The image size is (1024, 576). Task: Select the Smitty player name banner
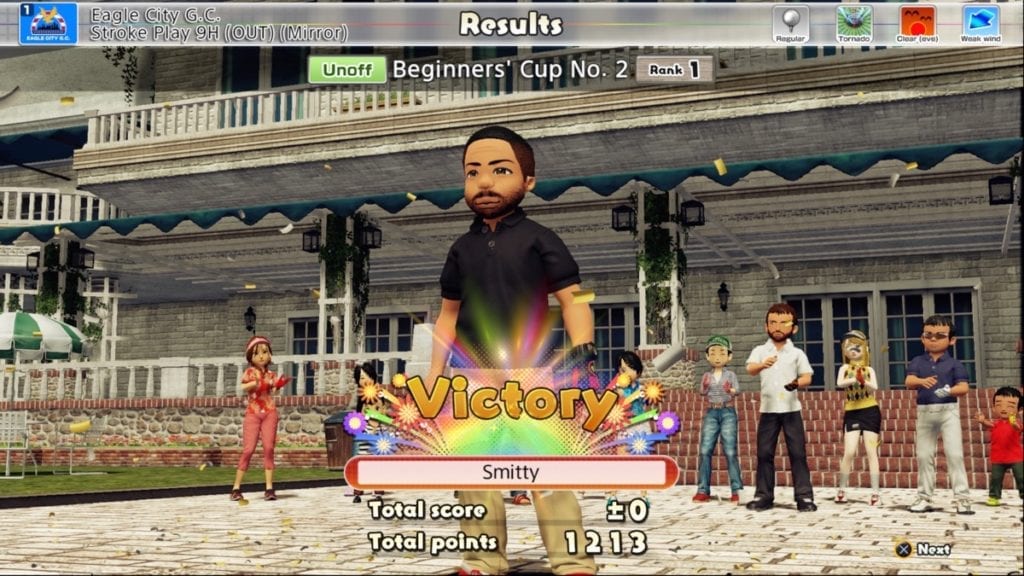(x=511, y=472)
